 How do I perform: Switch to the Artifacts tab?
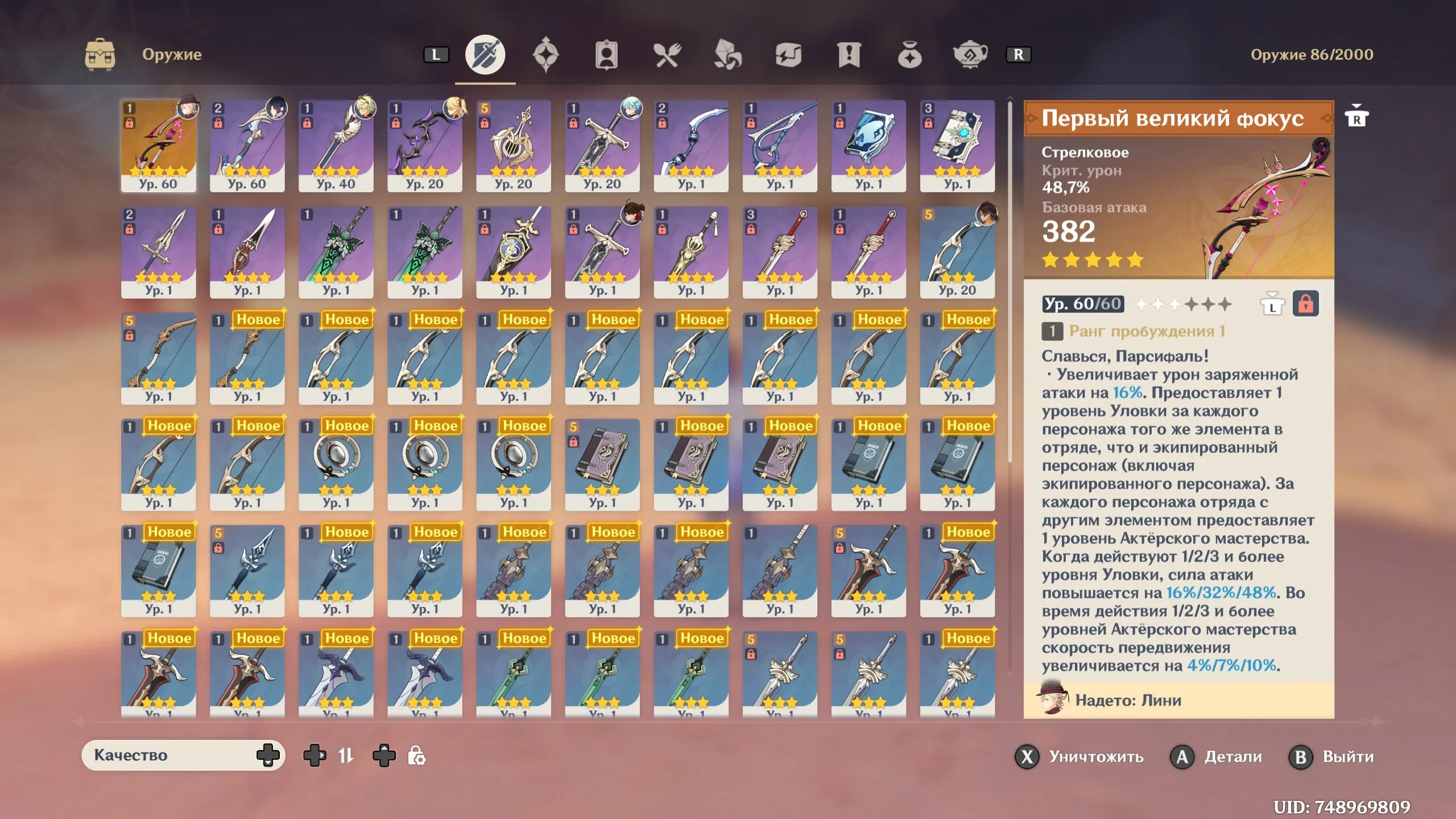[546, 55]
